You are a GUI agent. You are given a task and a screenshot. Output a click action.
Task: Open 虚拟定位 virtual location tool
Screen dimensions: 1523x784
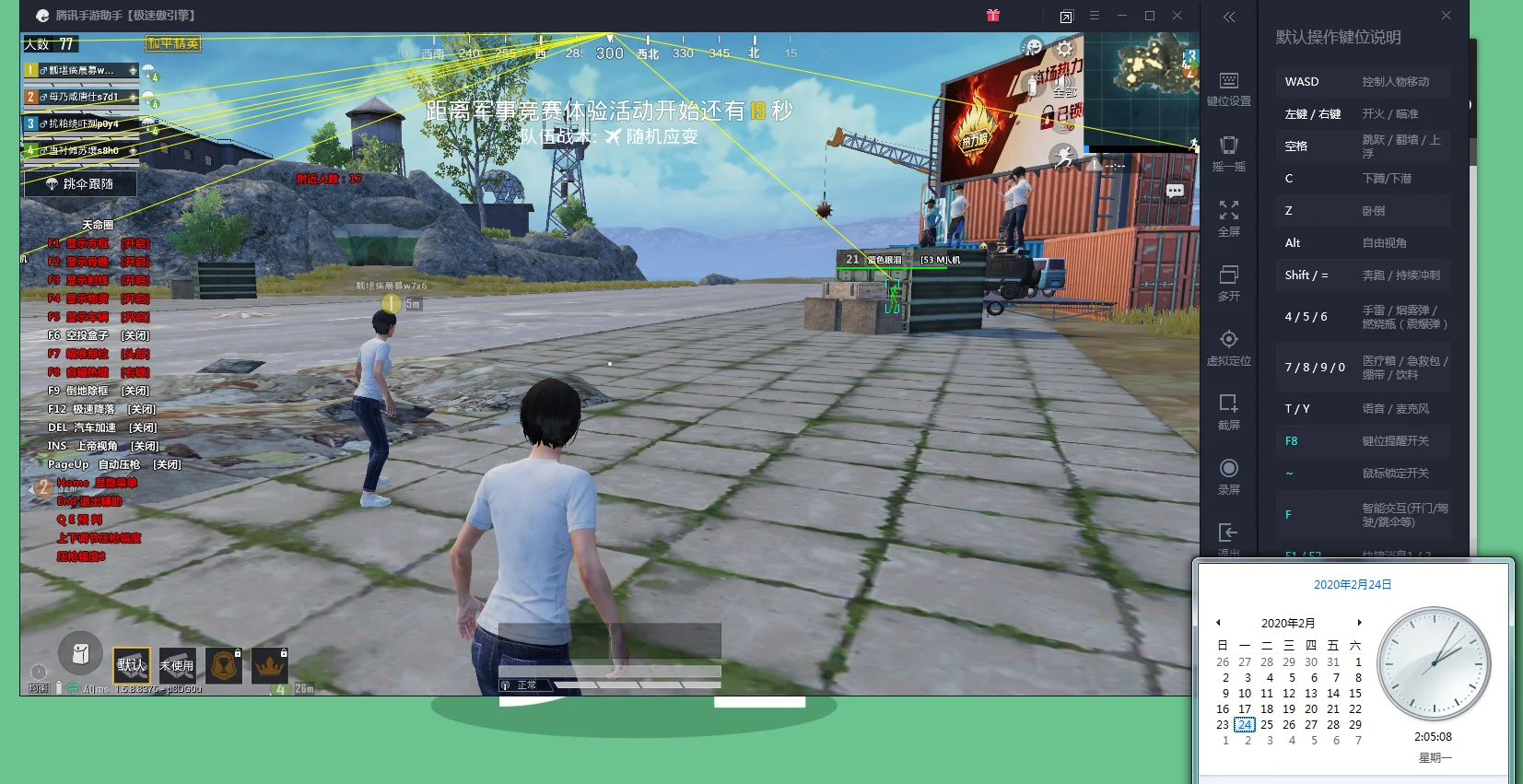pos(1229,347)
